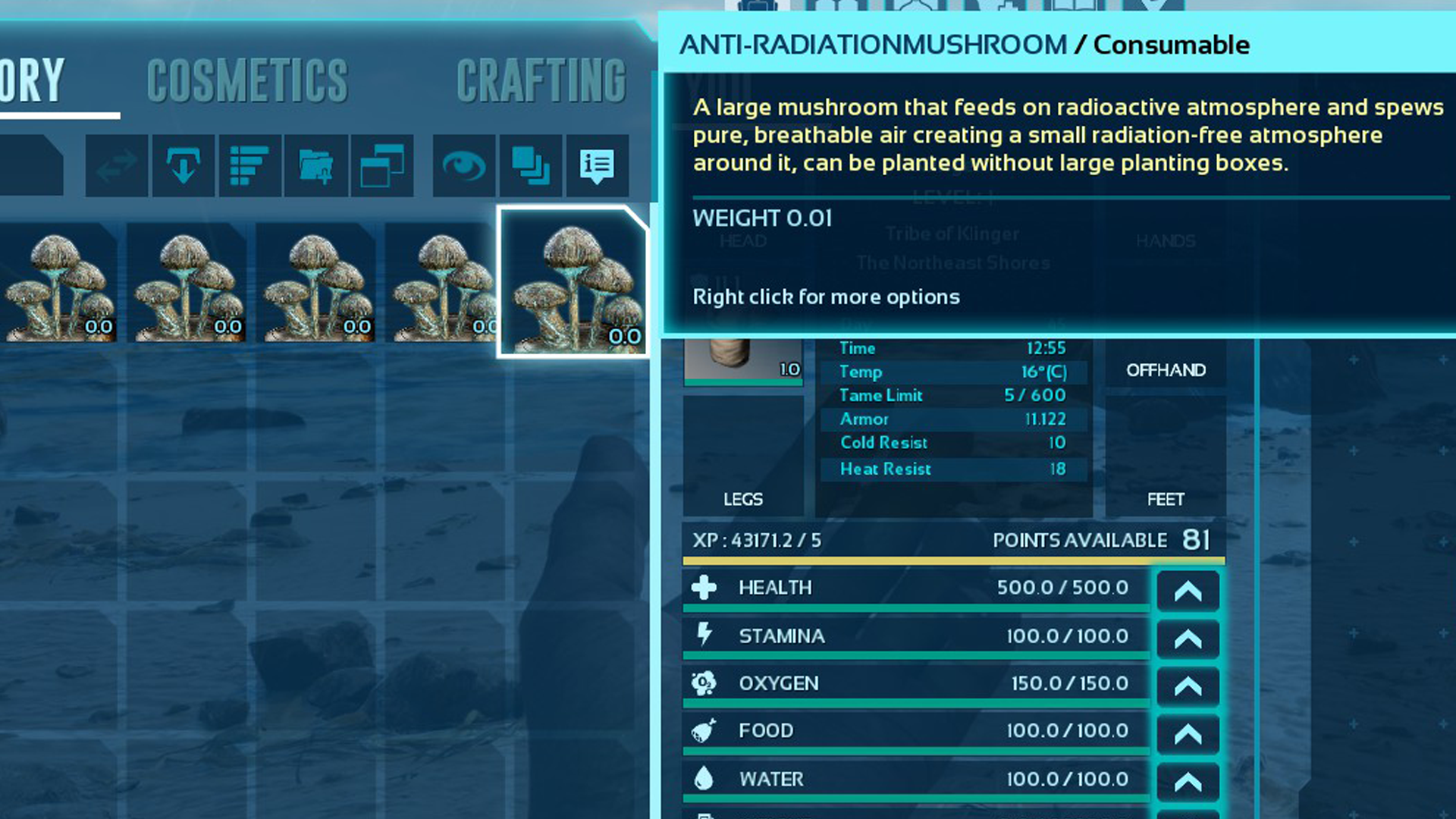Click the new folder toolbar icon
Screen dimensions: 1456x819
tap(315, 166)
